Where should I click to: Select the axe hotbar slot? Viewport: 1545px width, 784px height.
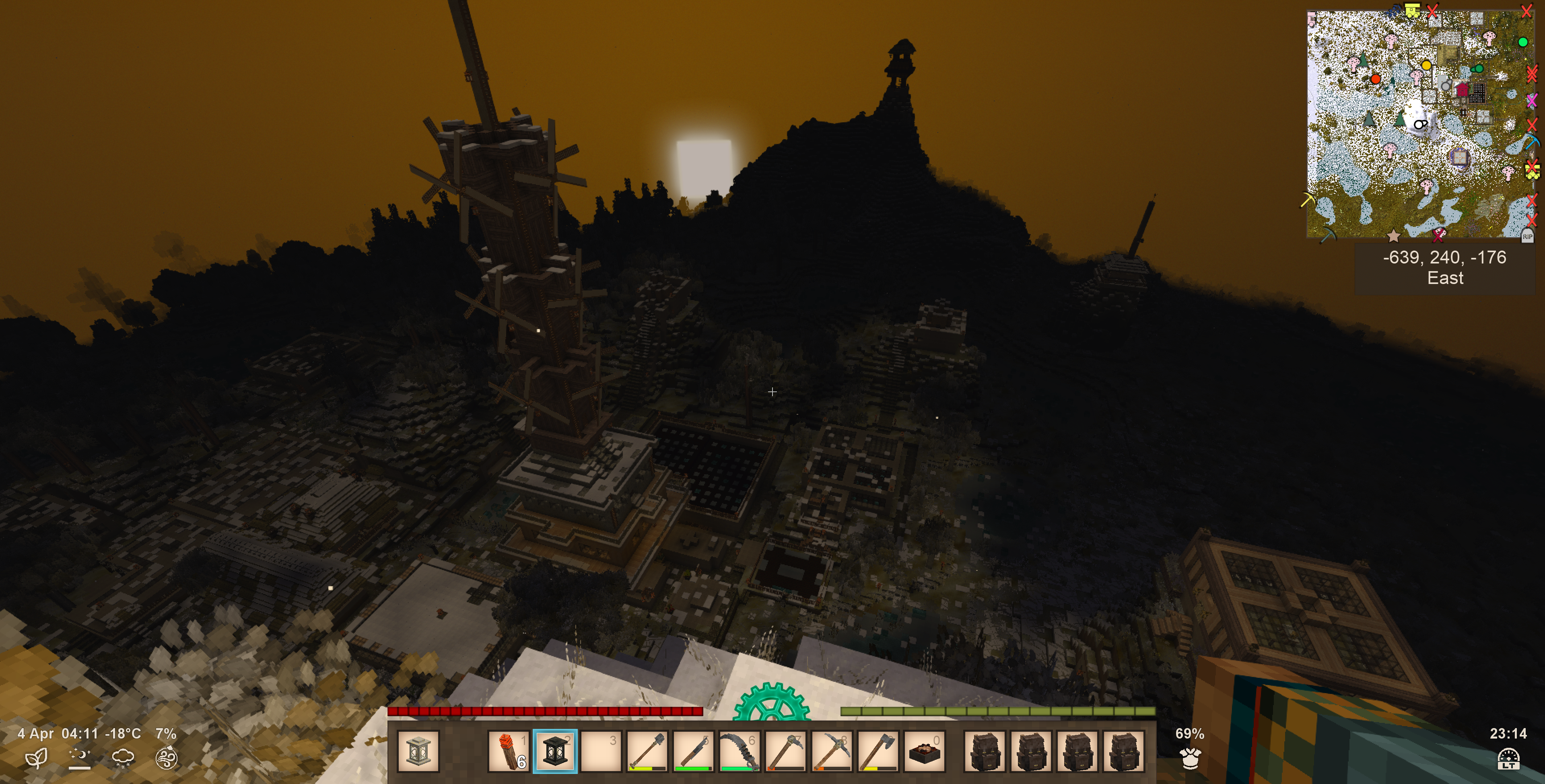click(x=878, y=751)
